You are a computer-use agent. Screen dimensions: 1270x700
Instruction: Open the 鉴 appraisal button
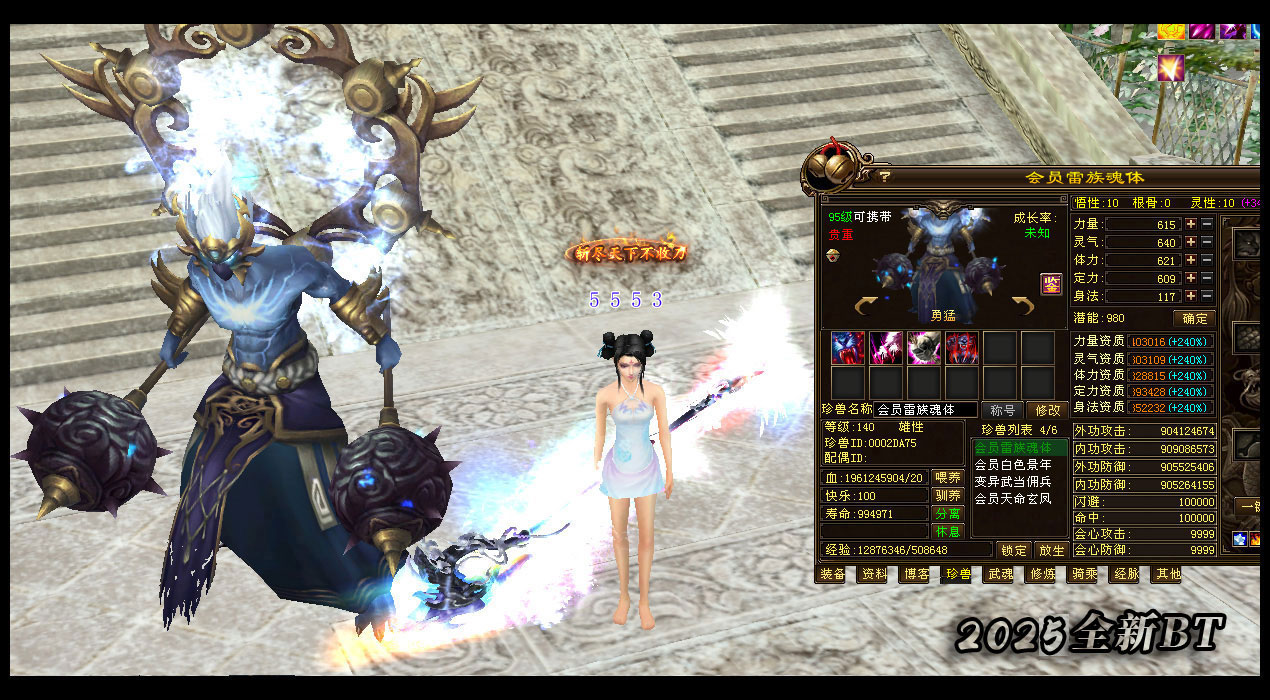tap(1051, 283)
